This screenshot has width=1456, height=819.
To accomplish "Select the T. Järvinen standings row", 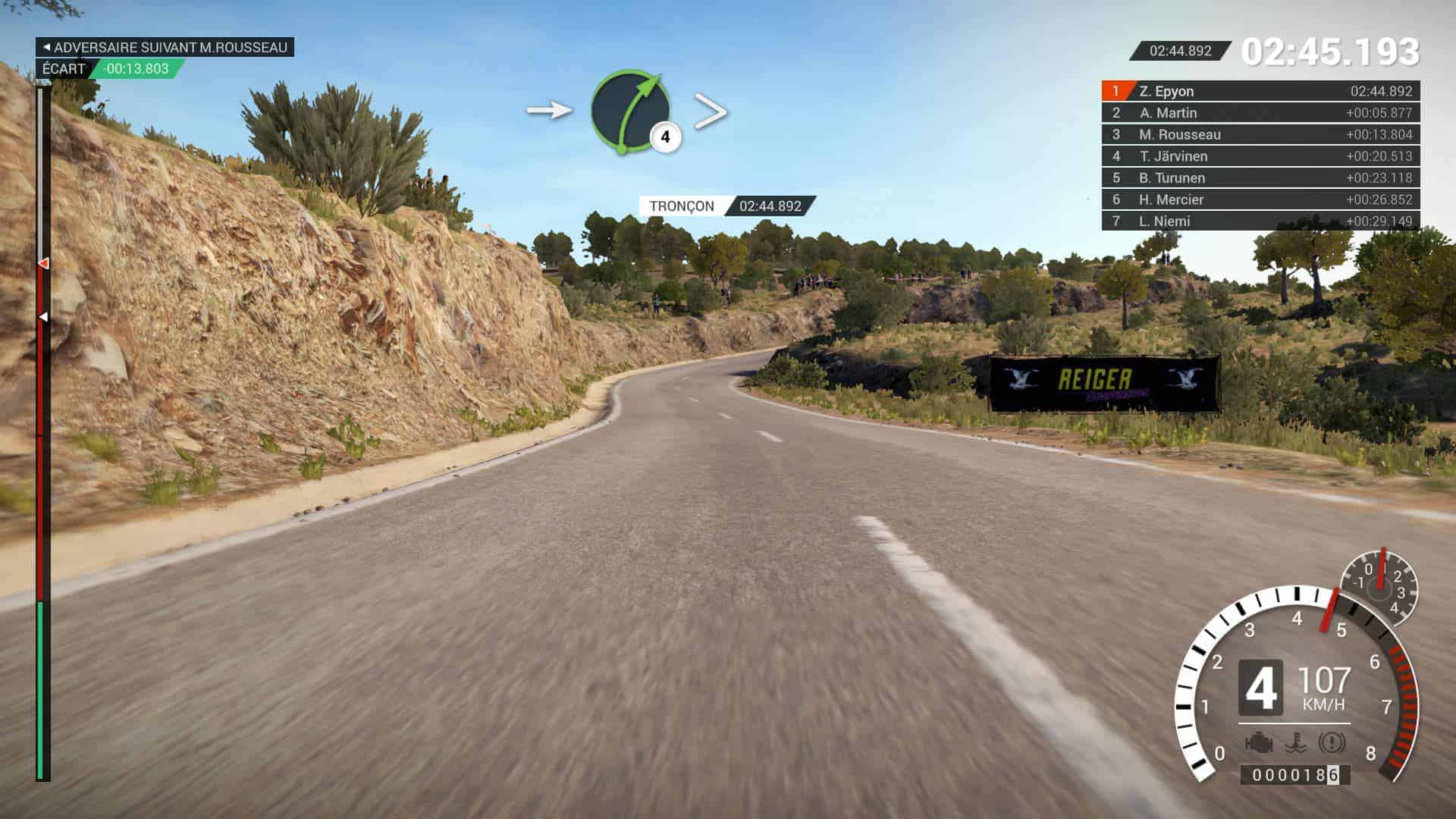I will click(1260, 156).
